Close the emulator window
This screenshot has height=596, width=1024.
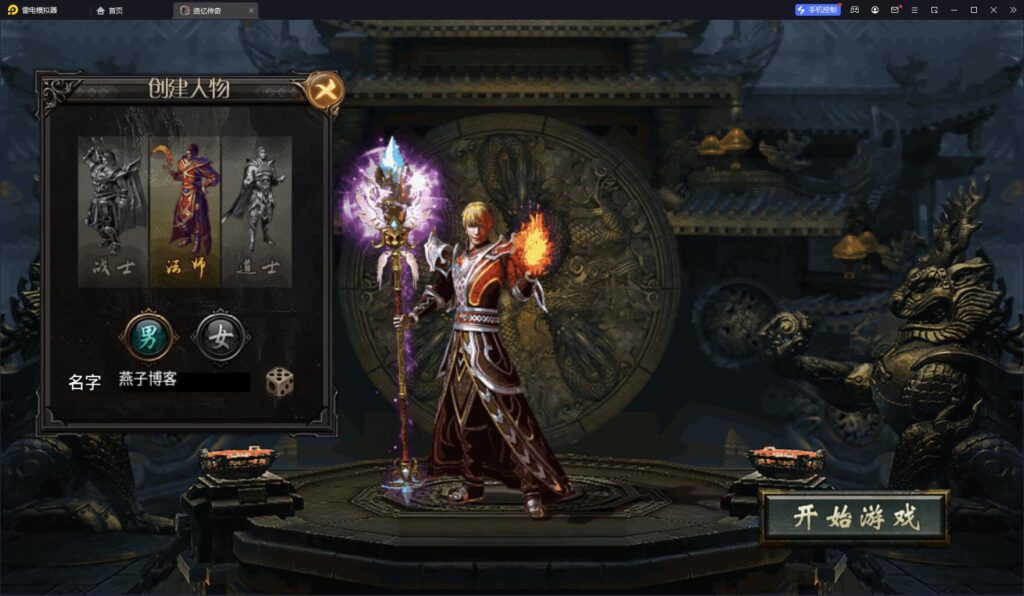tap(1009, 10)
